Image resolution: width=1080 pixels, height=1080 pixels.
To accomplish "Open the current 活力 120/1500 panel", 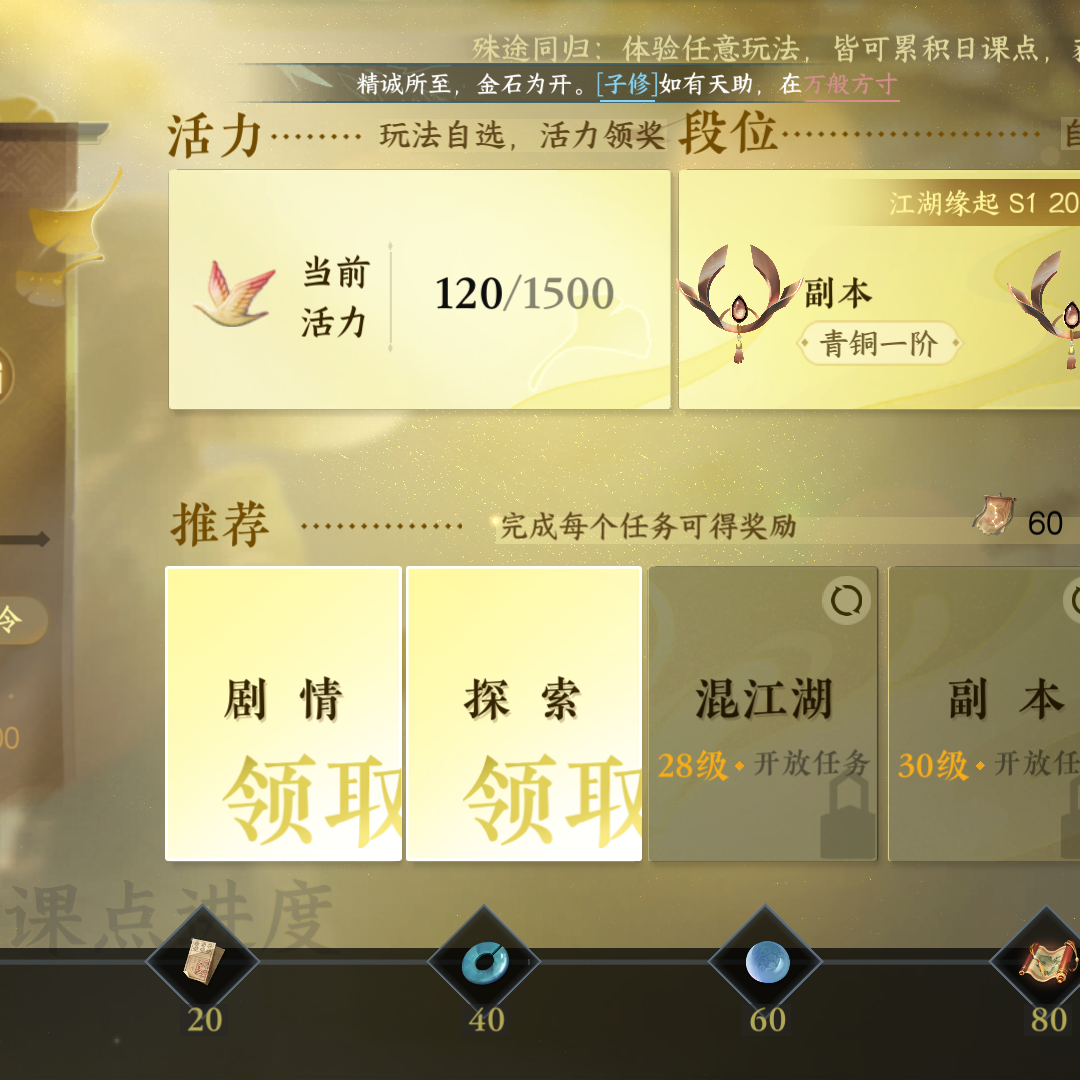I will (x=419, y=290).
